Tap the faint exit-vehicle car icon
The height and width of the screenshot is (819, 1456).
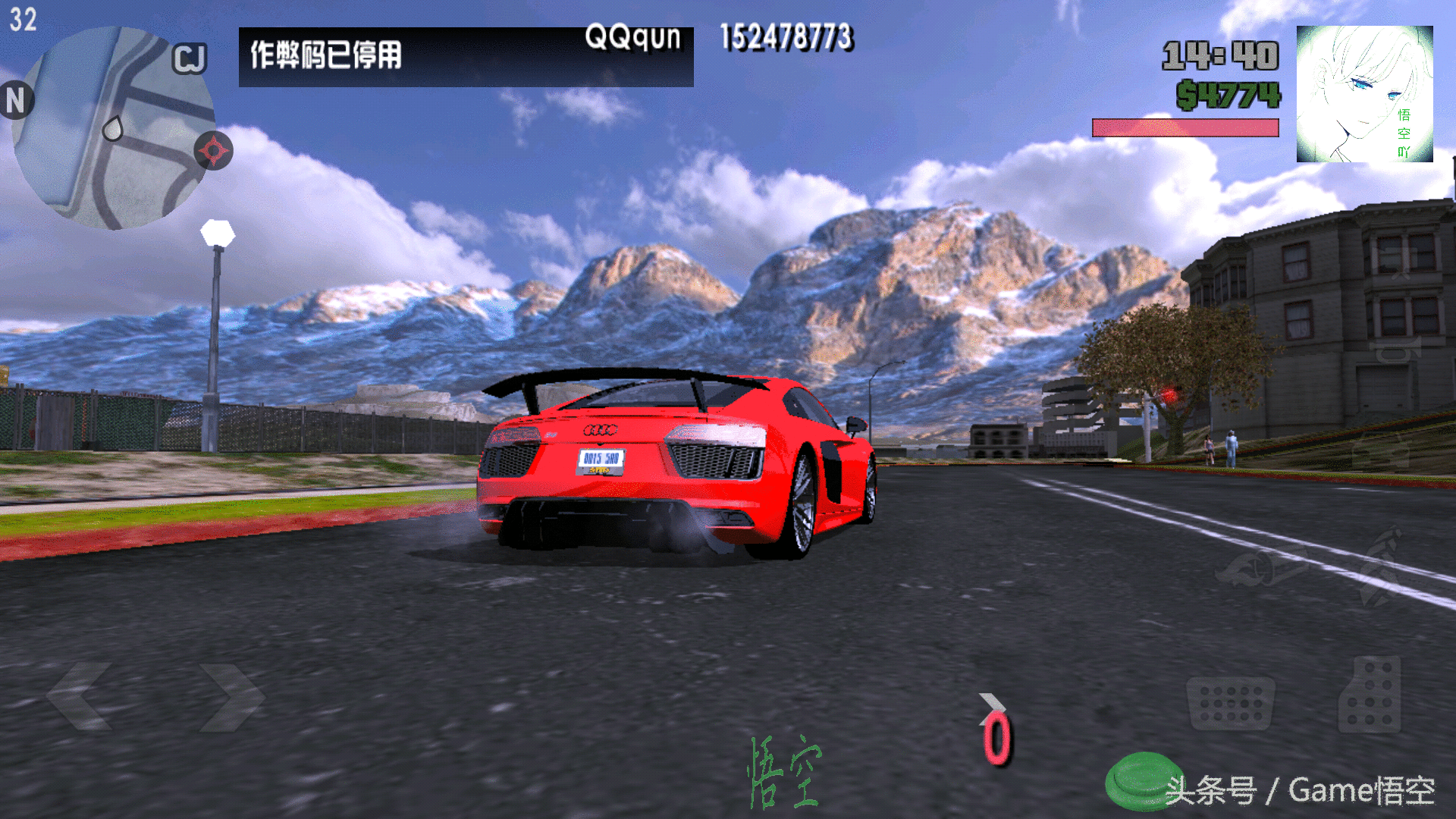tap(1380, 451)
